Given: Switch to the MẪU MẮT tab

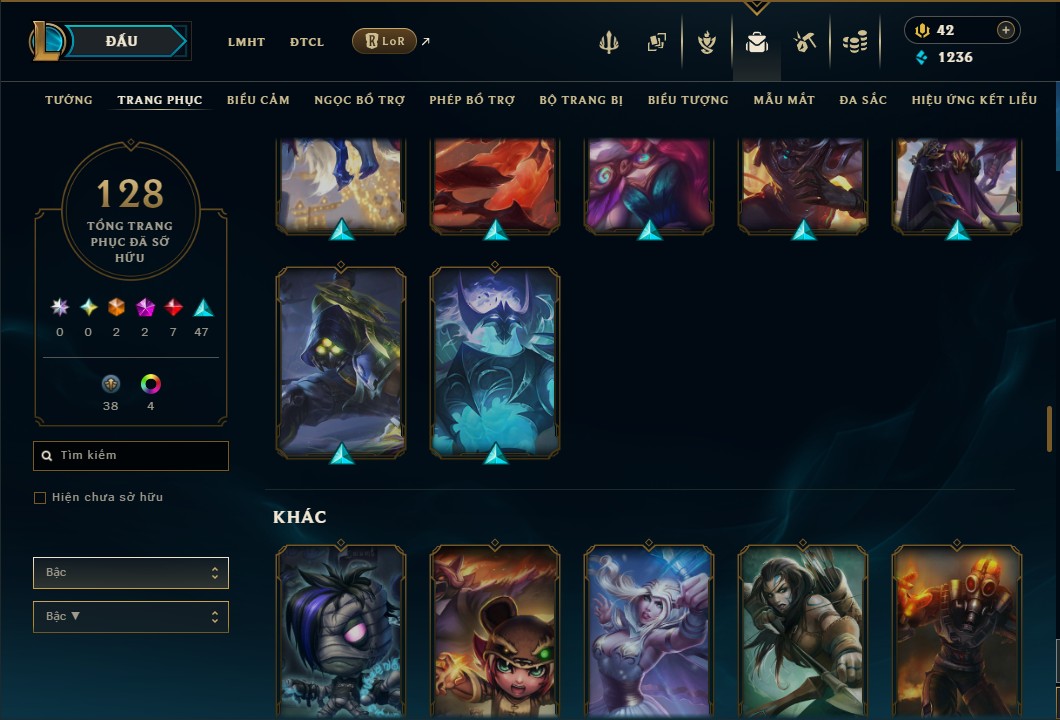Looking at the screenshot, I should click(784, 100).
